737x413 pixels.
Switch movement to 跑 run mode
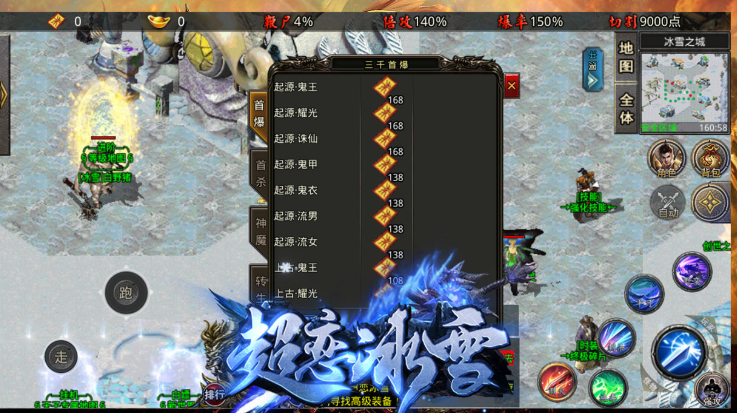point(126,293)
